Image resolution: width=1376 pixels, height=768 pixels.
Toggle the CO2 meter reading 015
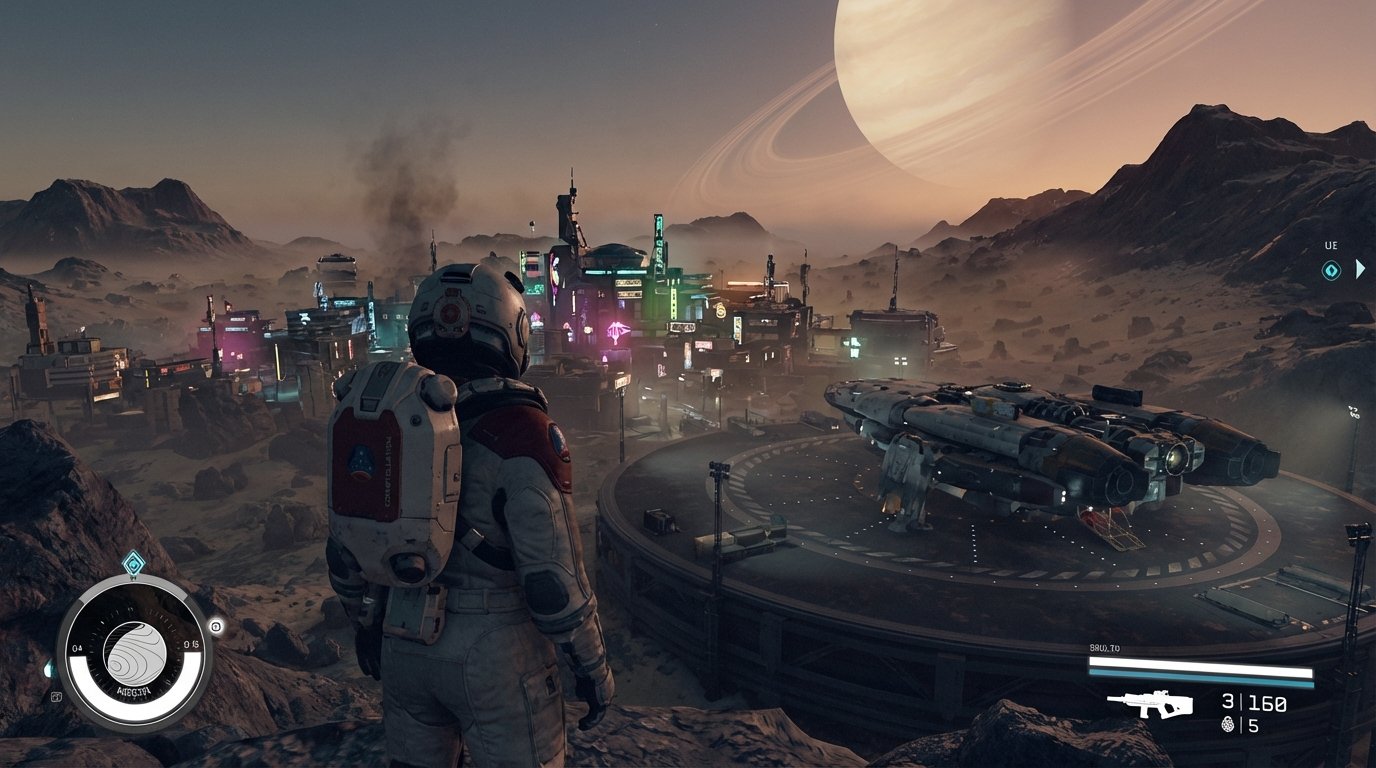tap(191, 643)
